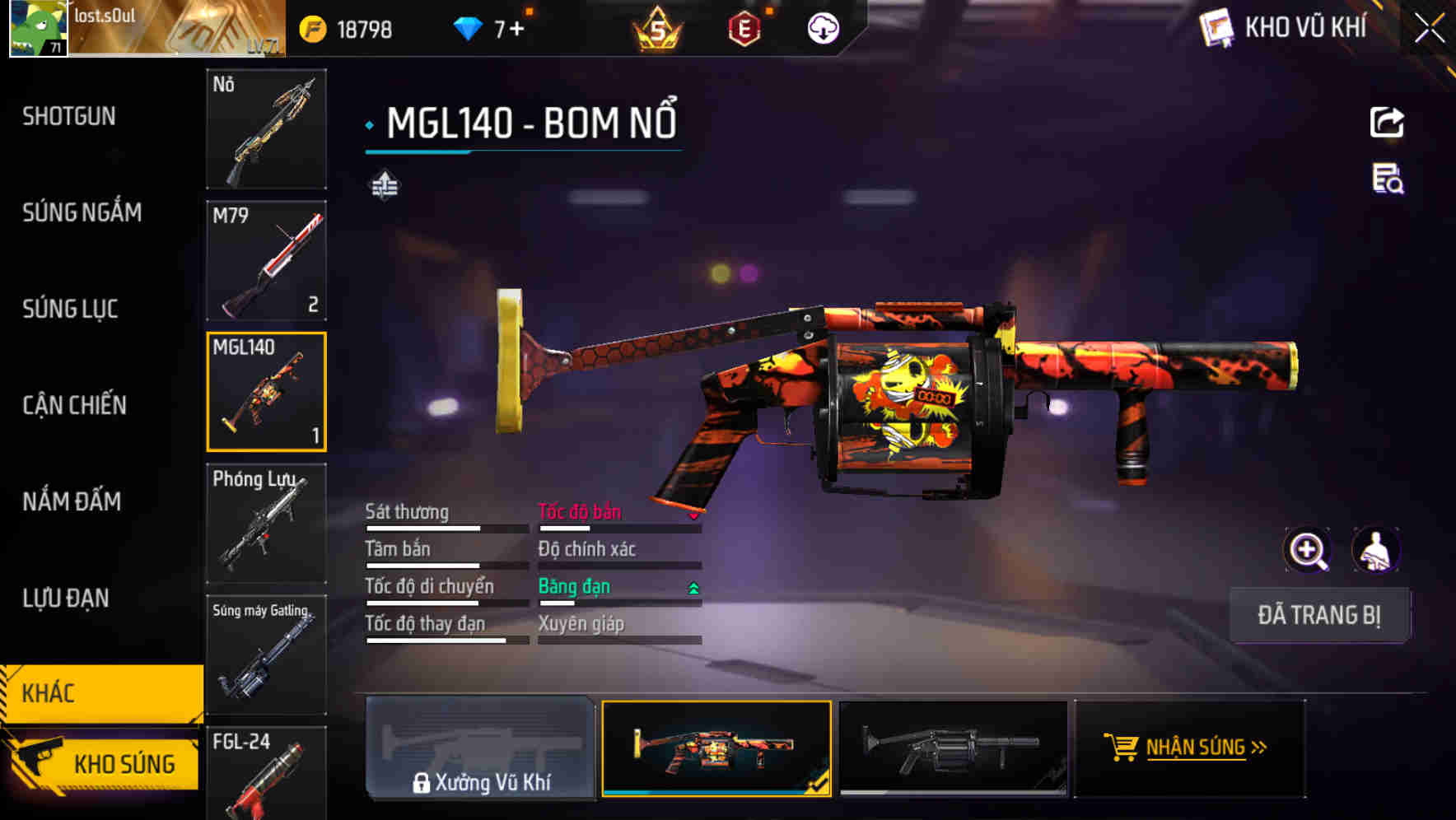Switch to the SHOTGUN category
This screenshot has width=1456, height=820.
pos(68,116)
